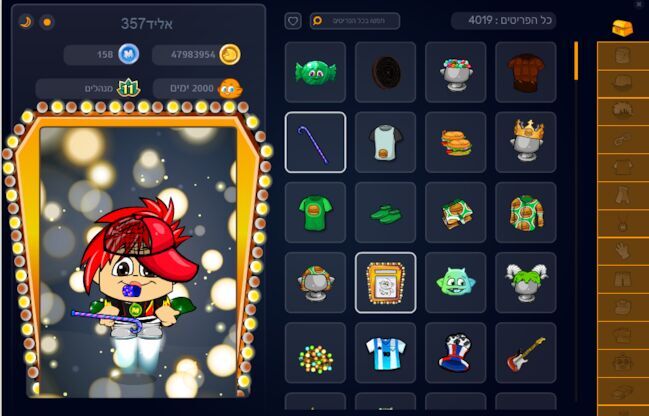
Task: Equip the green burger t-shirt
Action: pyautogui.click(x=315, y=212)
